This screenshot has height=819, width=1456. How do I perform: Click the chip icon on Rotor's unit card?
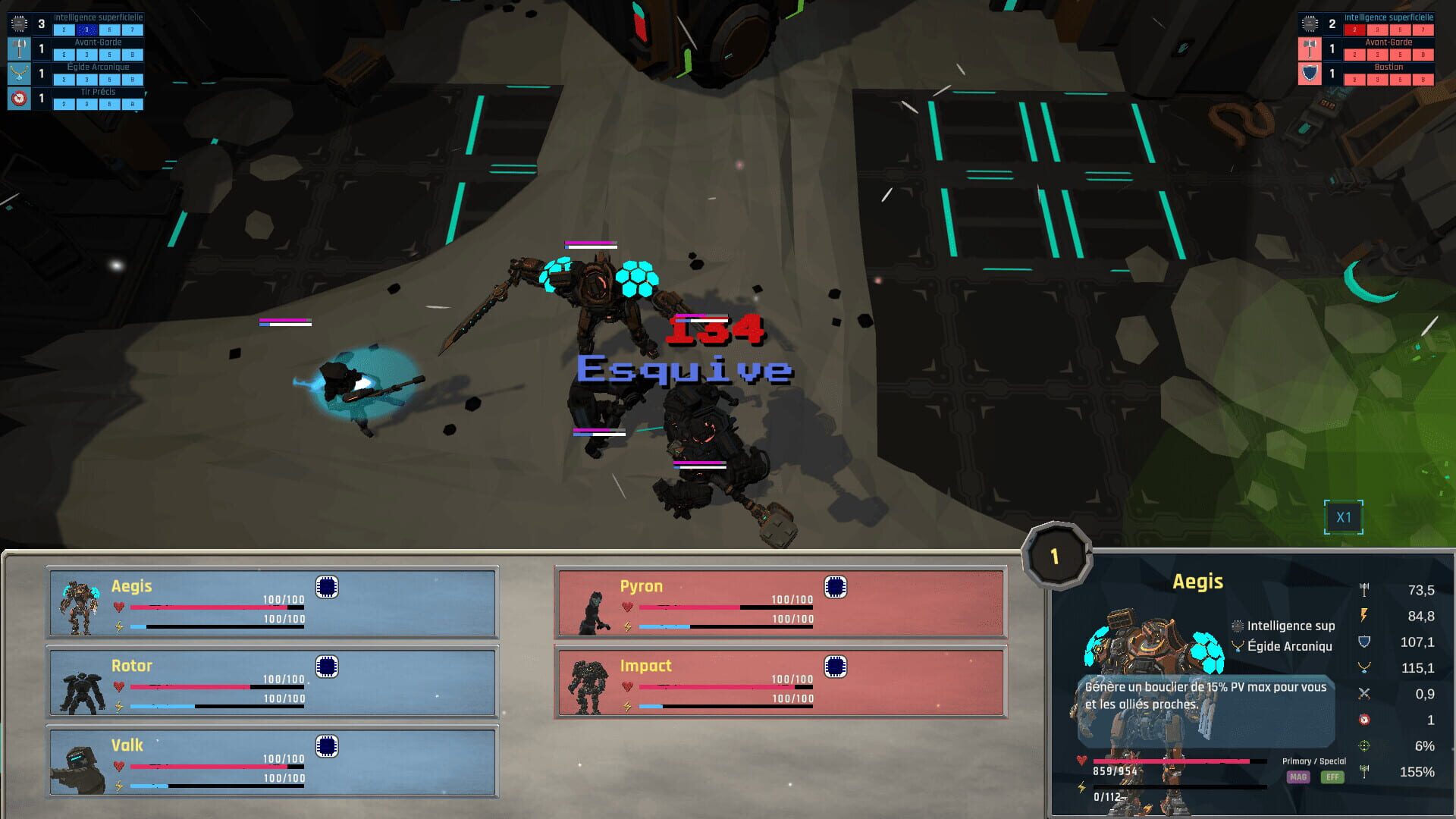tap(327, 667)
